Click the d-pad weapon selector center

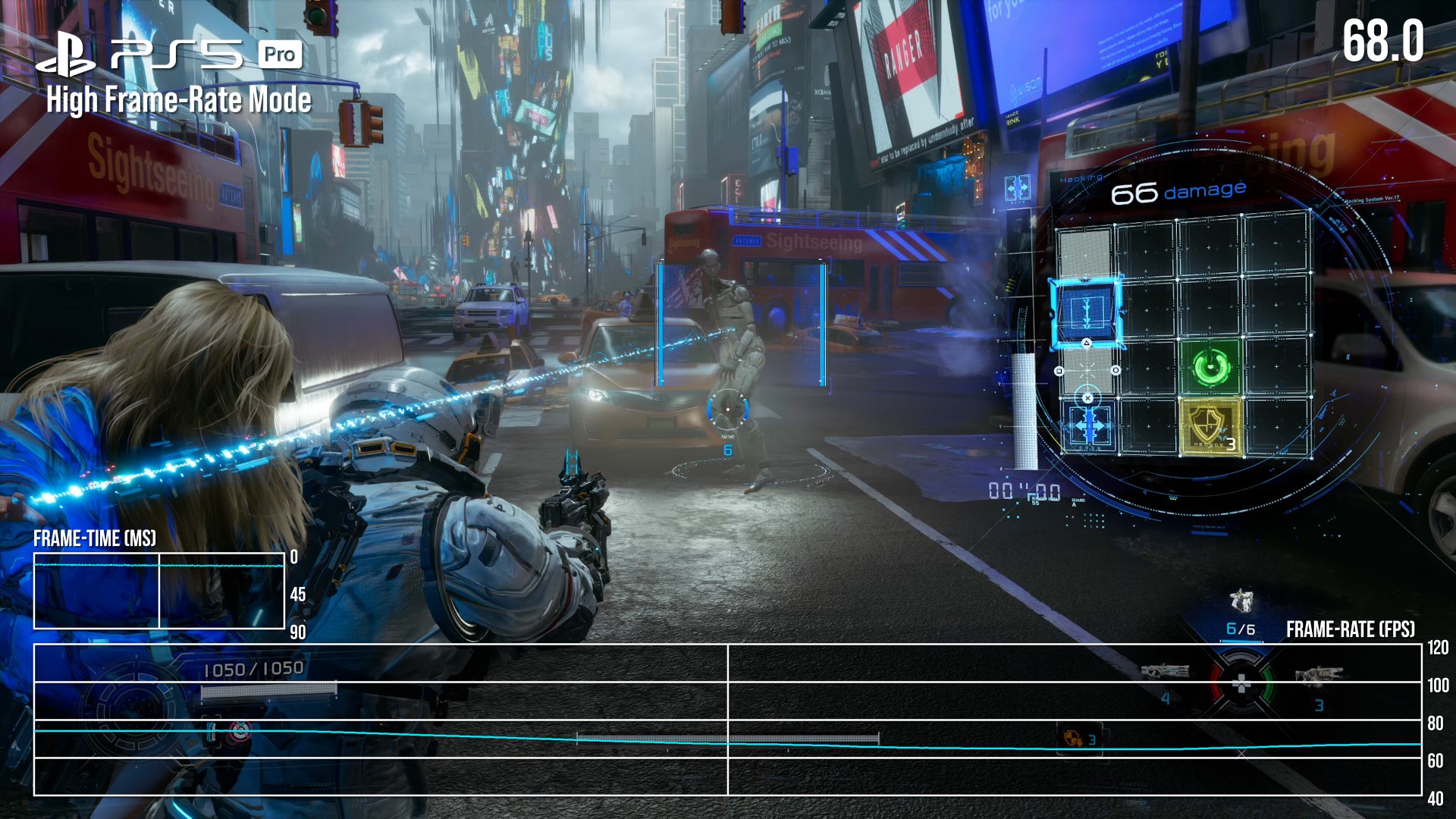pos(1241,685)
